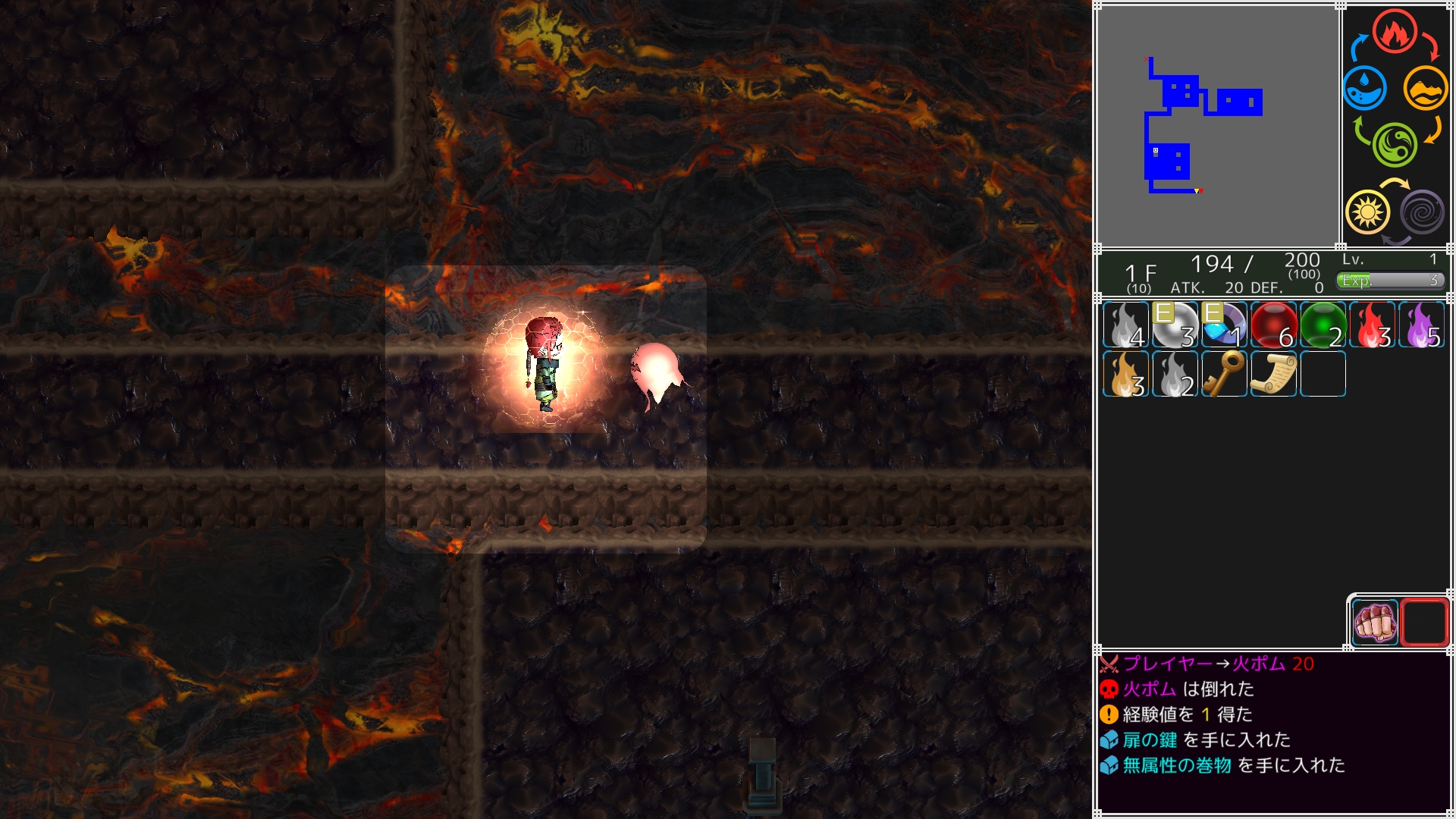Viewport: 1456px width, 819px height.
Task: Click the blue water element symbol
Action: (x=1365, y=88)
